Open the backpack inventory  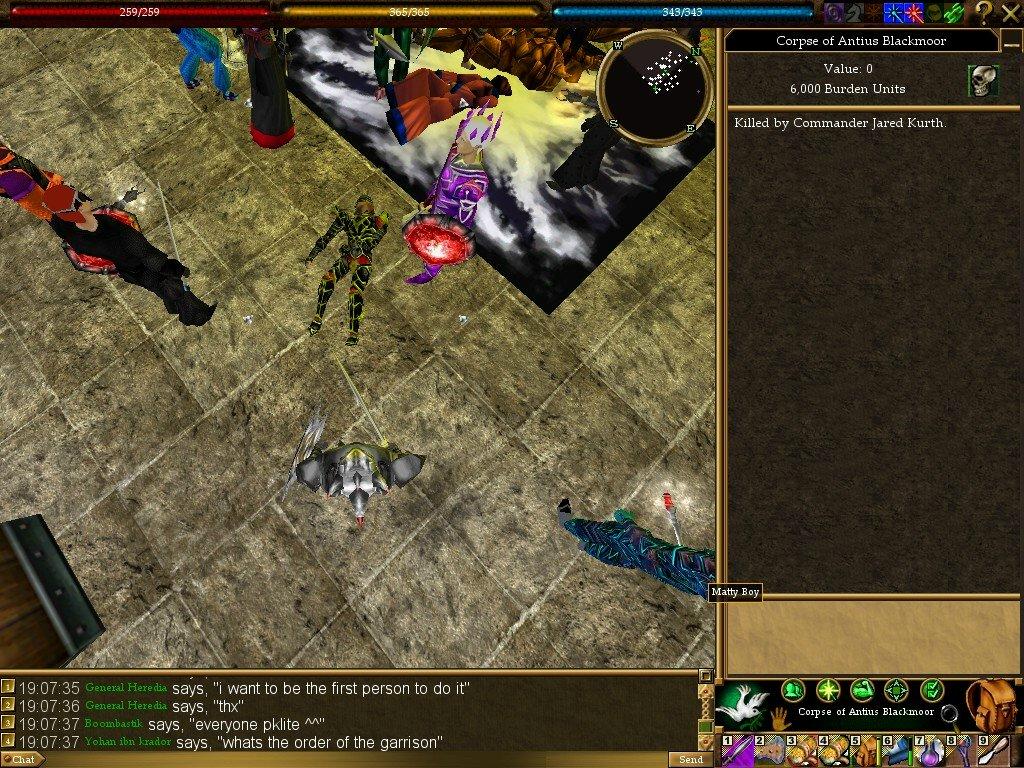pyautogui.click(x=993, y=703)
